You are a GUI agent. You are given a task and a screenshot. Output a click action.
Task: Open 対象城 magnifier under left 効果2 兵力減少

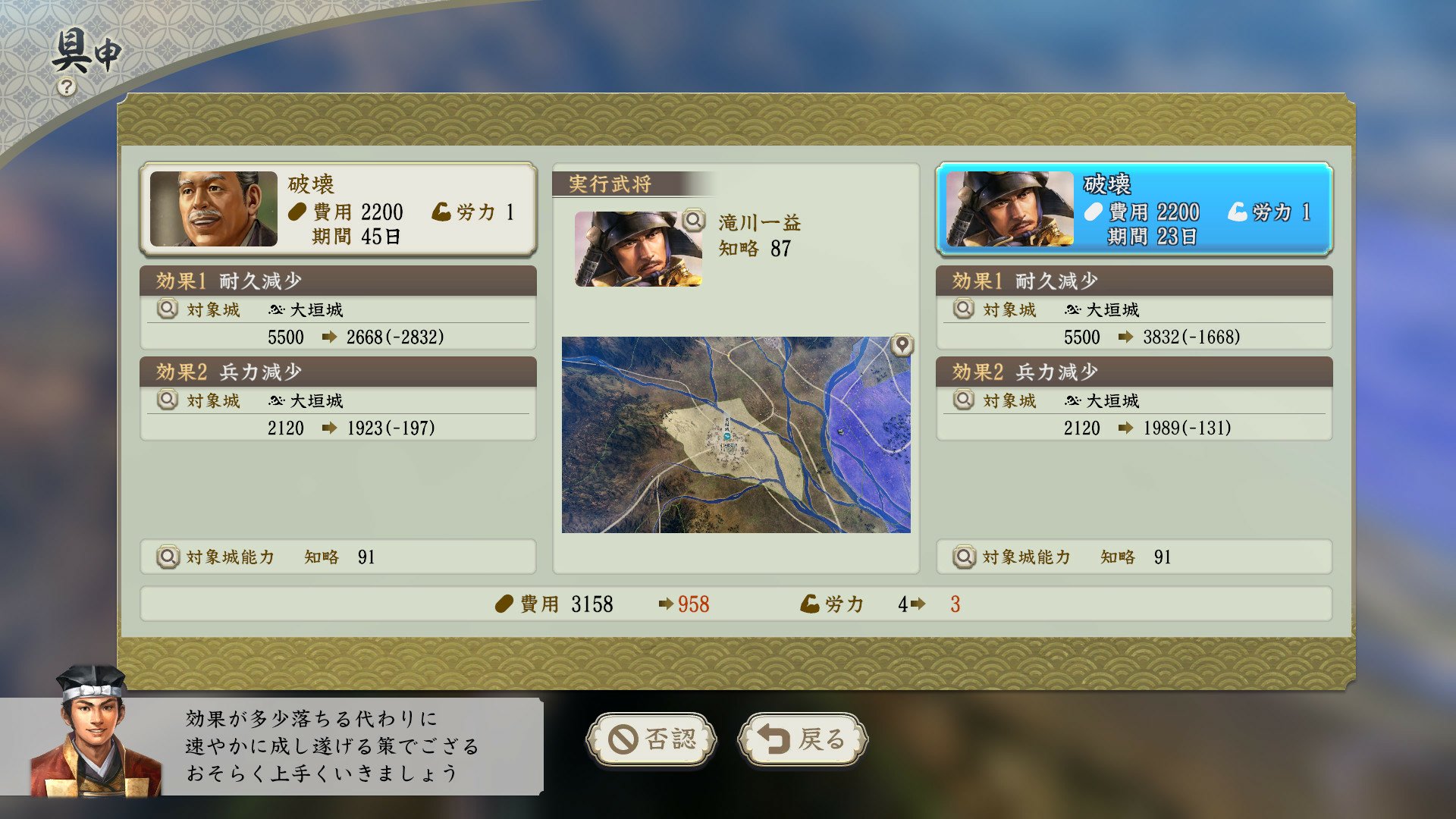167,400
